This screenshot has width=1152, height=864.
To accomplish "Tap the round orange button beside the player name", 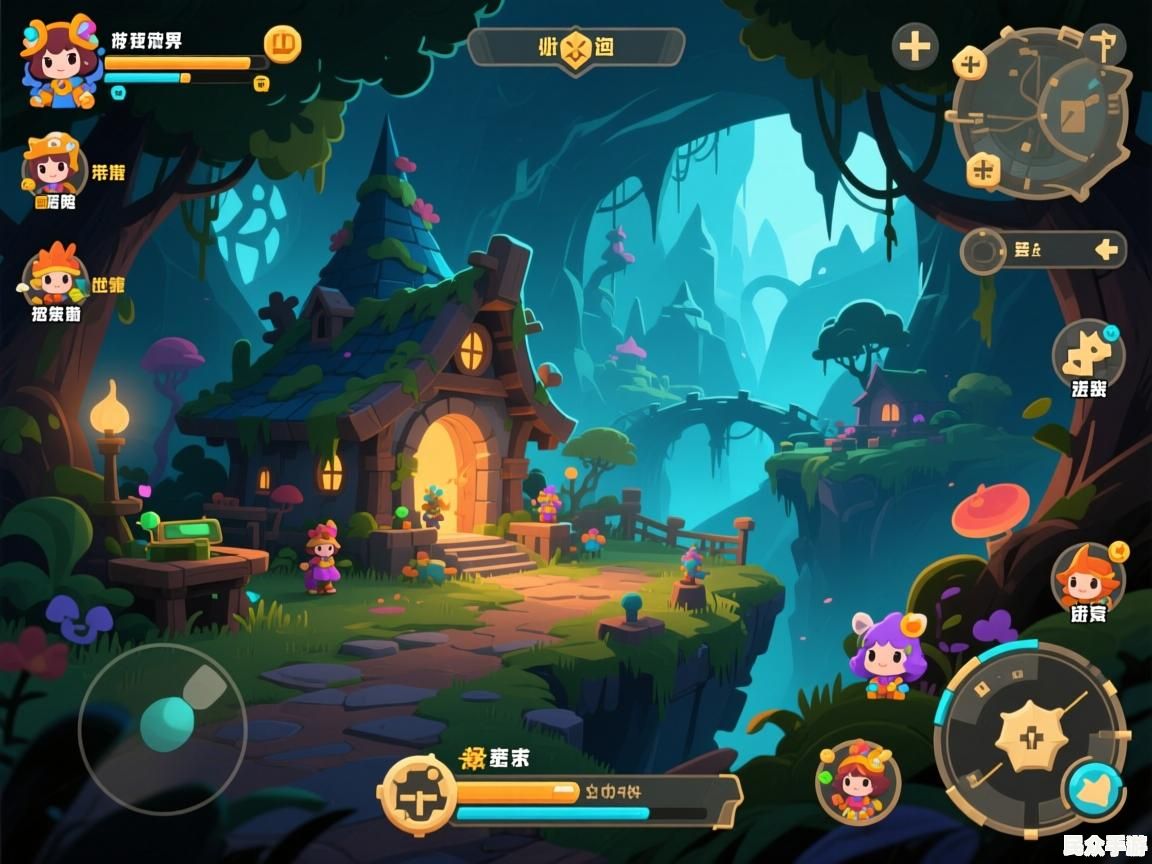I will point(282,44).
